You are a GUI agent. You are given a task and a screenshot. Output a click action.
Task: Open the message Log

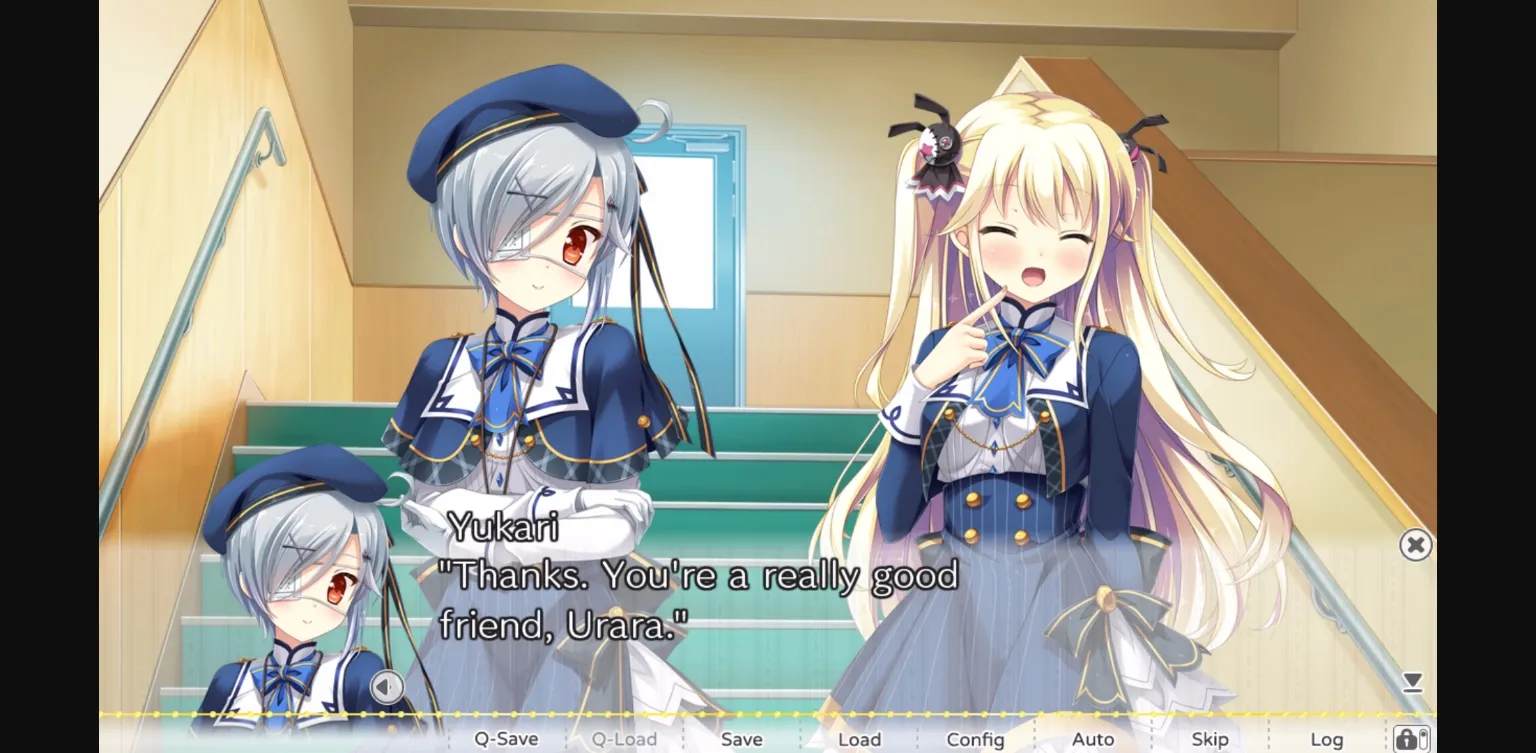pos(1327,738)
